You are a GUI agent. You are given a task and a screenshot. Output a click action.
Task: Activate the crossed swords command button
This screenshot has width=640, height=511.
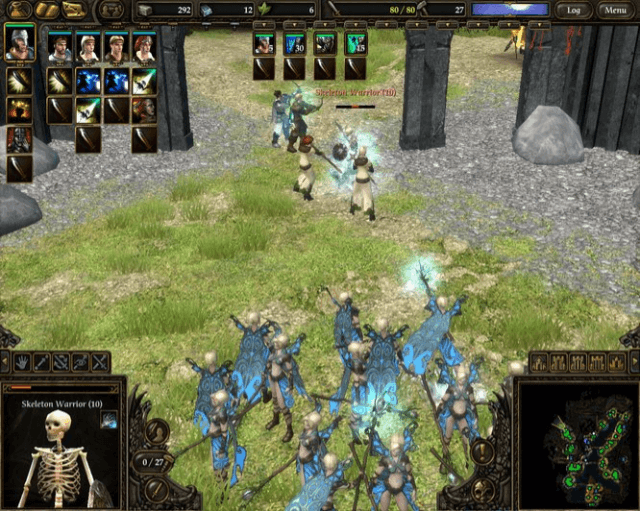[x=100, y=362]
